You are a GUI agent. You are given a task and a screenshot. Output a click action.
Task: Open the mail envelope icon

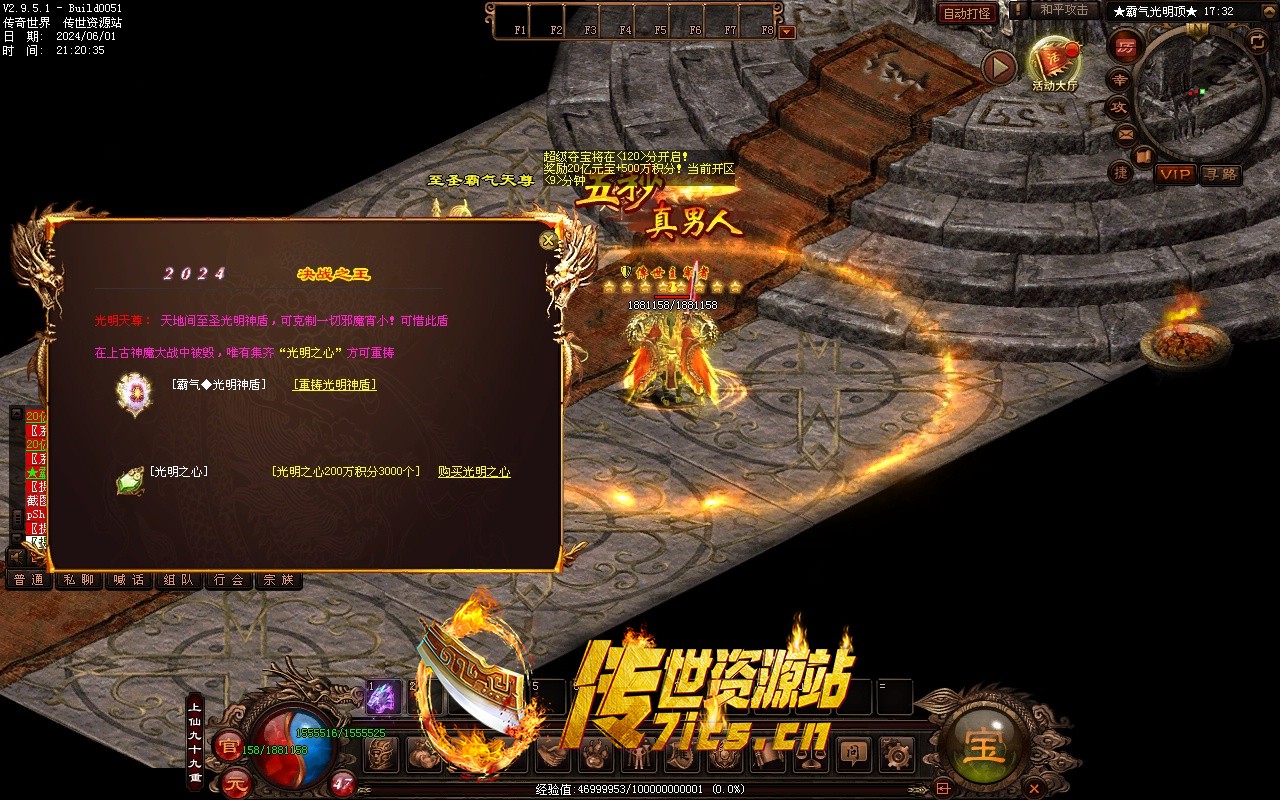(x=1126, y=133)
